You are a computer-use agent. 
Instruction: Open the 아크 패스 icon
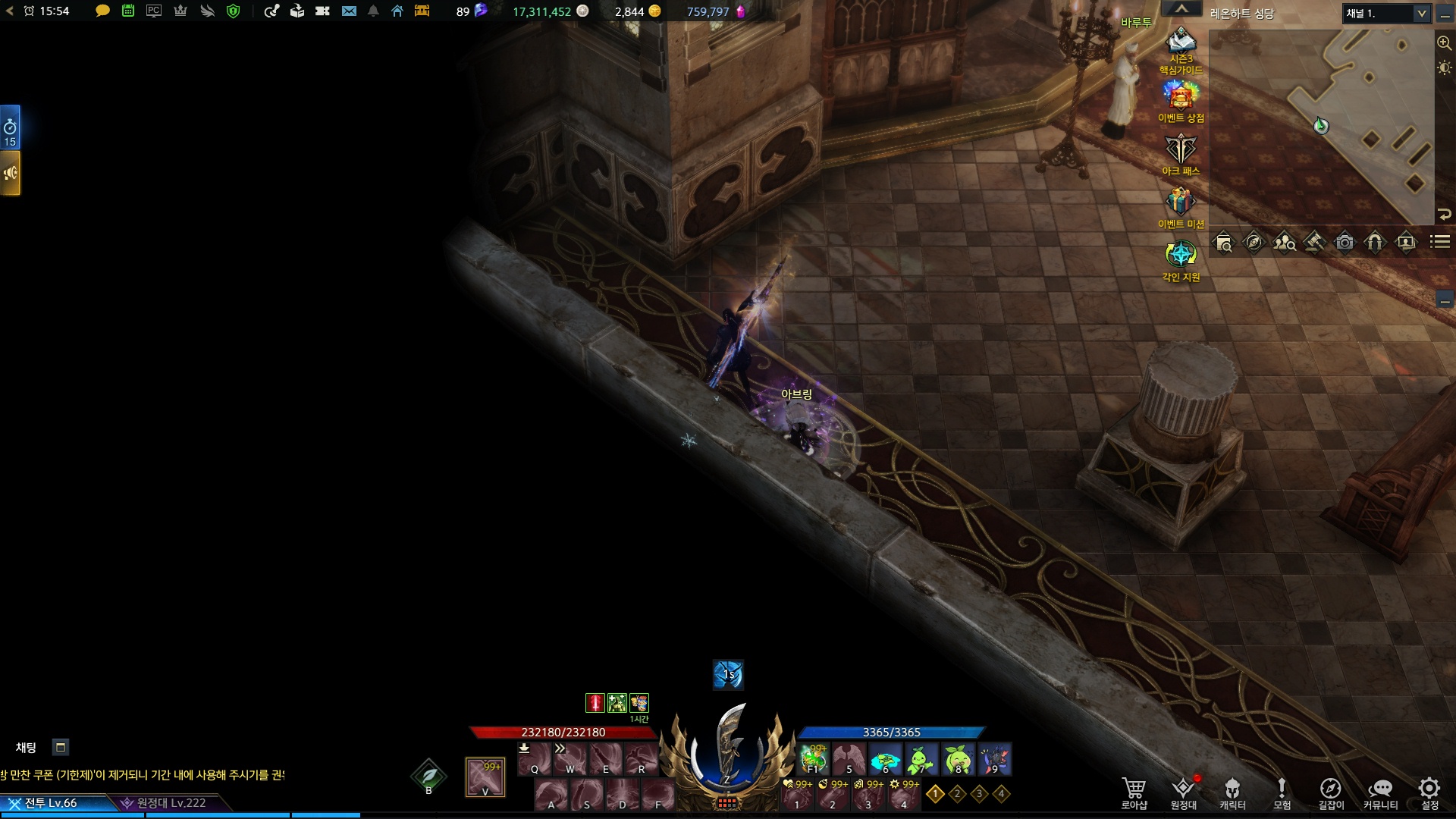(1181, 149)
